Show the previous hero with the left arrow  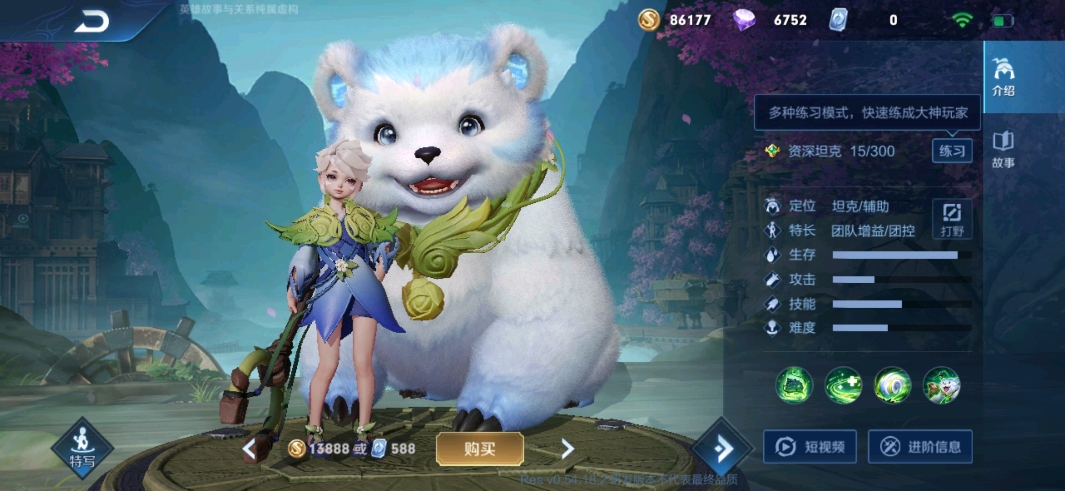click(x=248, y=448)
